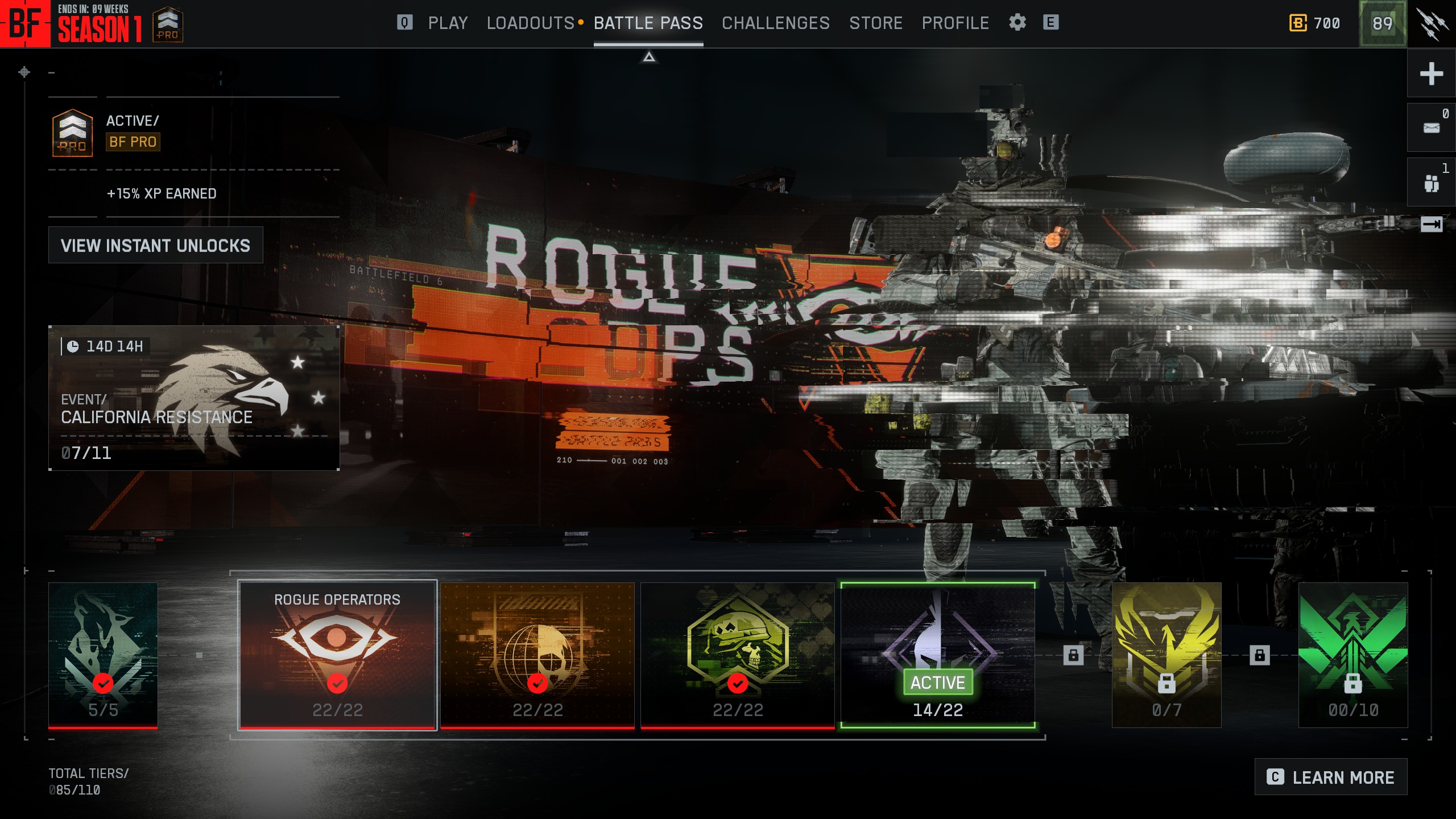This screenshot has width=1456, height=819.
Task: Open settings via the gear icon
Action: [1017, 23]
